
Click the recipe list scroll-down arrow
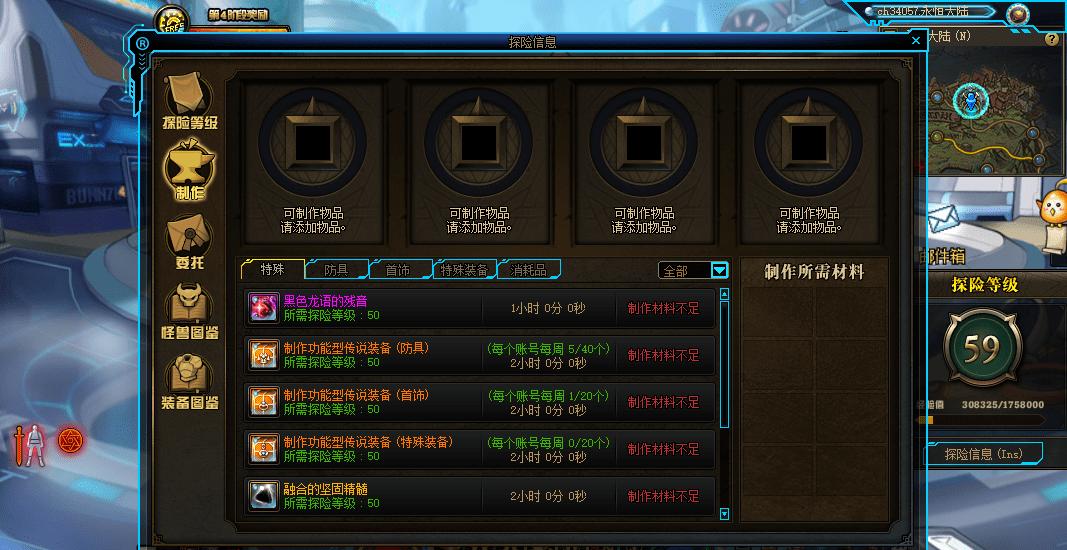[724, 514]
